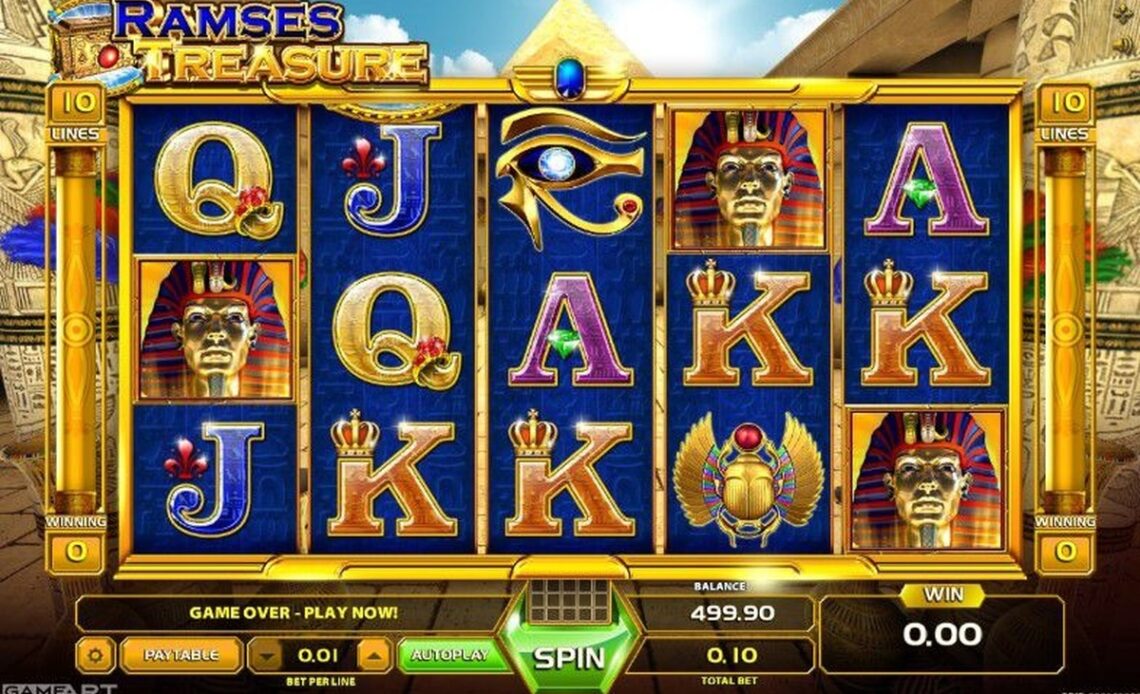Open settings with the gear icon
The width and height of the screenshot is (1140, 694).
95,656
